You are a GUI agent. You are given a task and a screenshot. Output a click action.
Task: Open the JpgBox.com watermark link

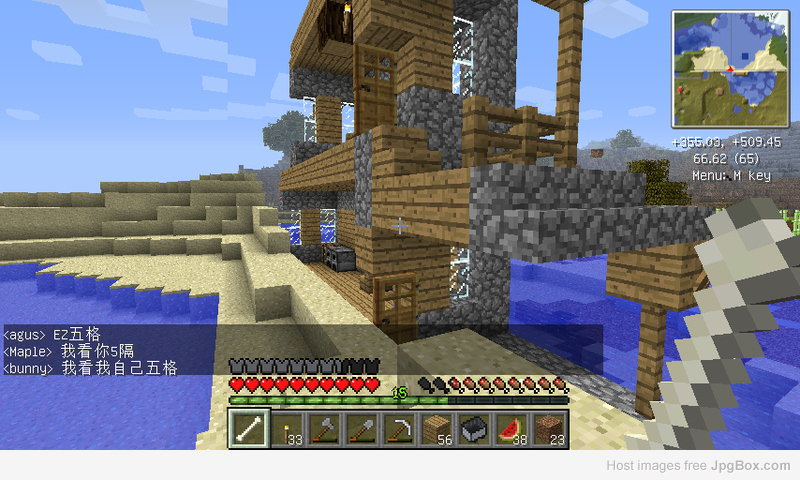(x=750, y=466)
